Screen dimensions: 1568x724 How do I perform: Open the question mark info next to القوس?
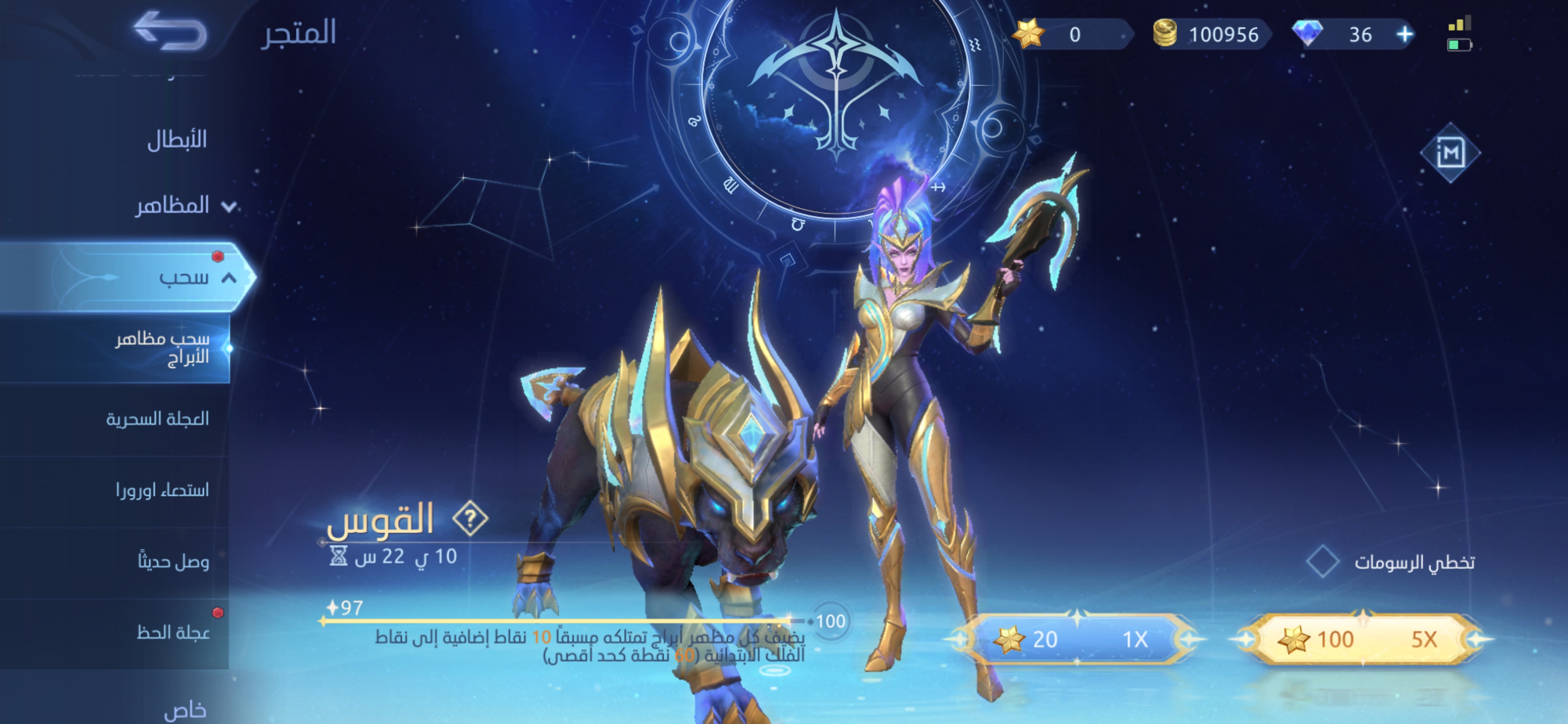coord(470,519)
